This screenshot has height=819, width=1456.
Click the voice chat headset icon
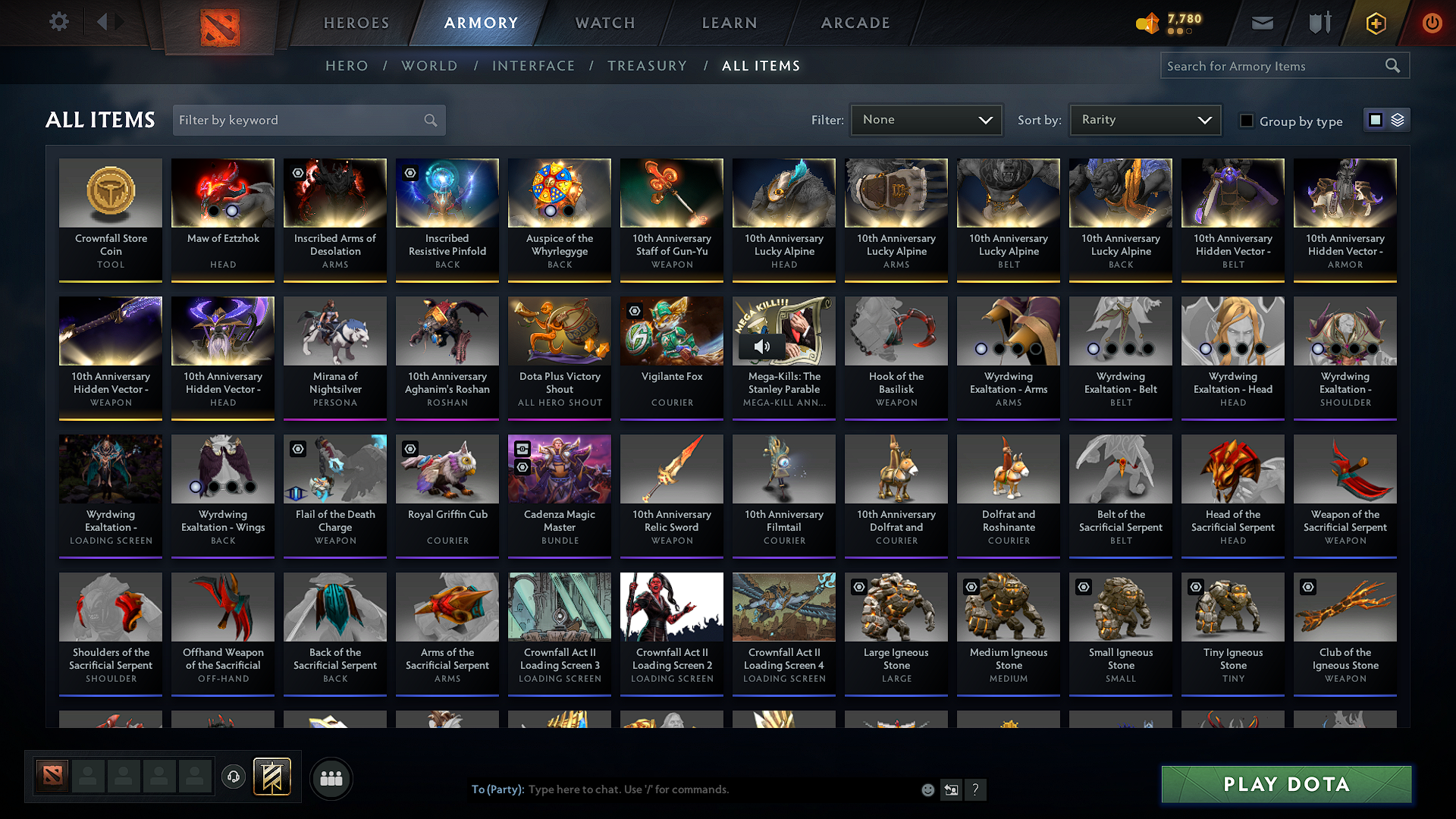click(x=234, y=778)
